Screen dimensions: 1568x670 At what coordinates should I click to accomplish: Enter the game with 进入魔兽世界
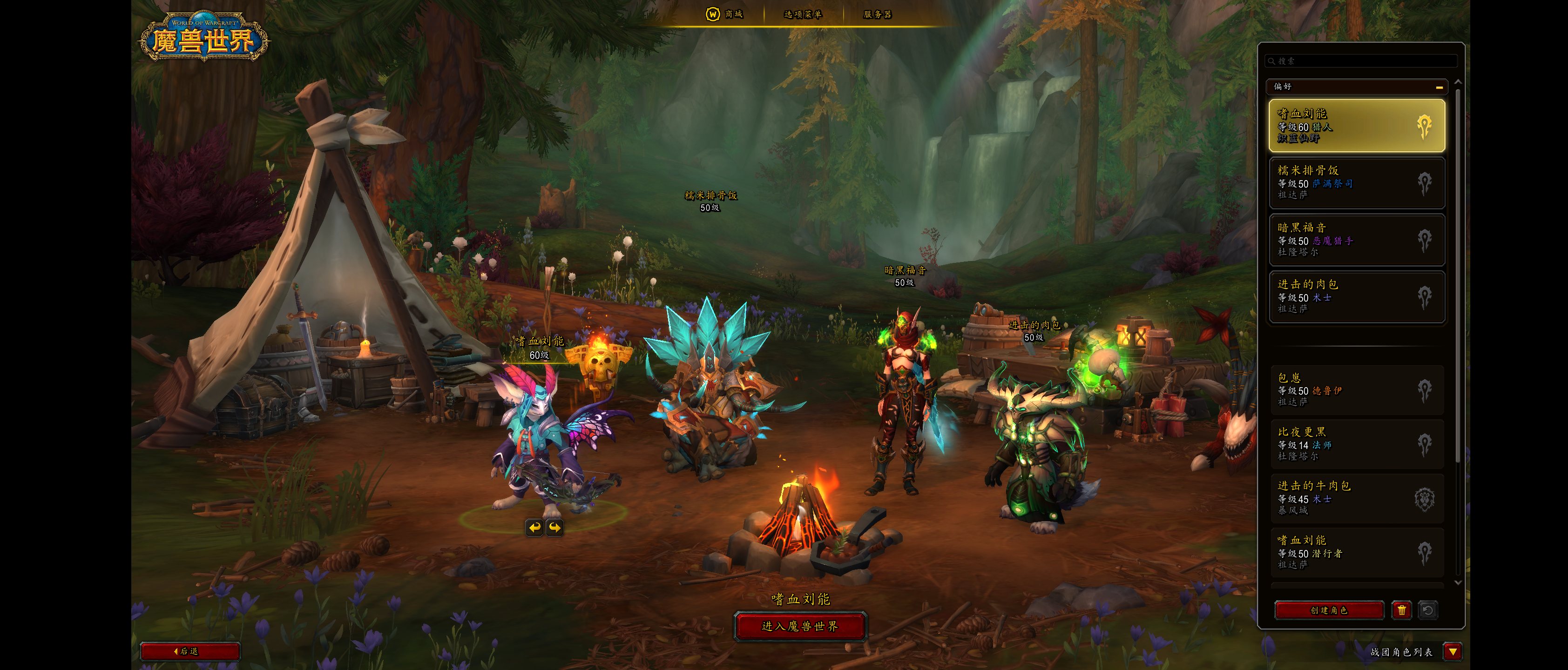800,626
